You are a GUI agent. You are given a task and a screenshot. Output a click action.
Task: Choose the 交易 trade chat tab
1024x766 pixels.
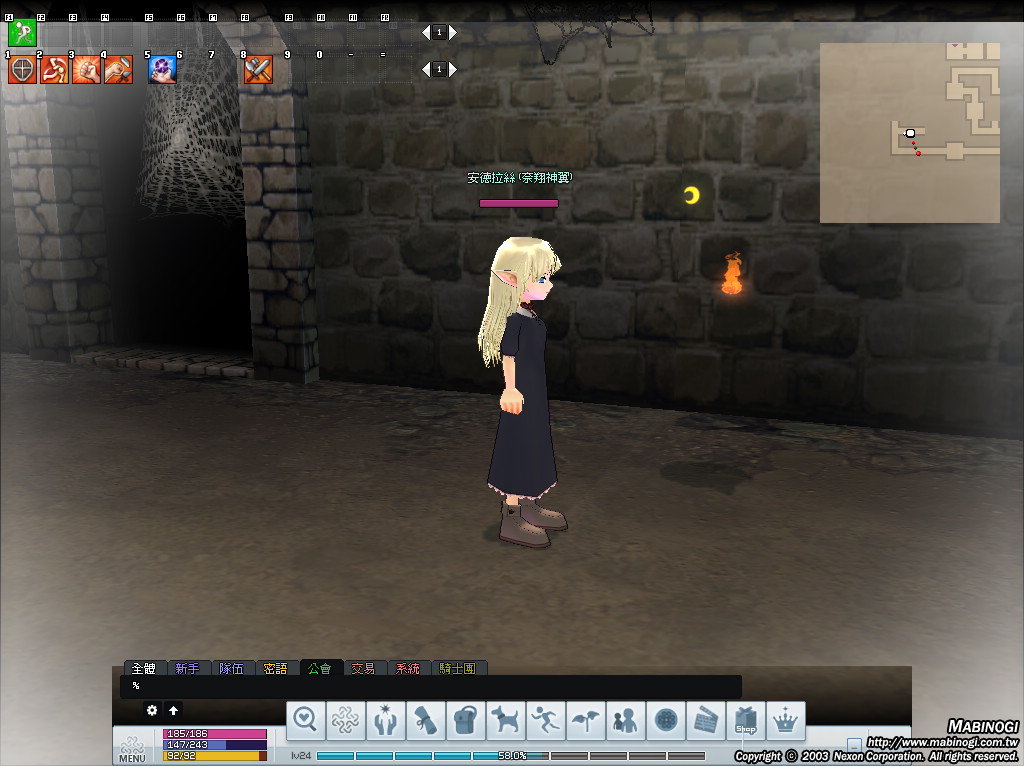pos(363,668)
